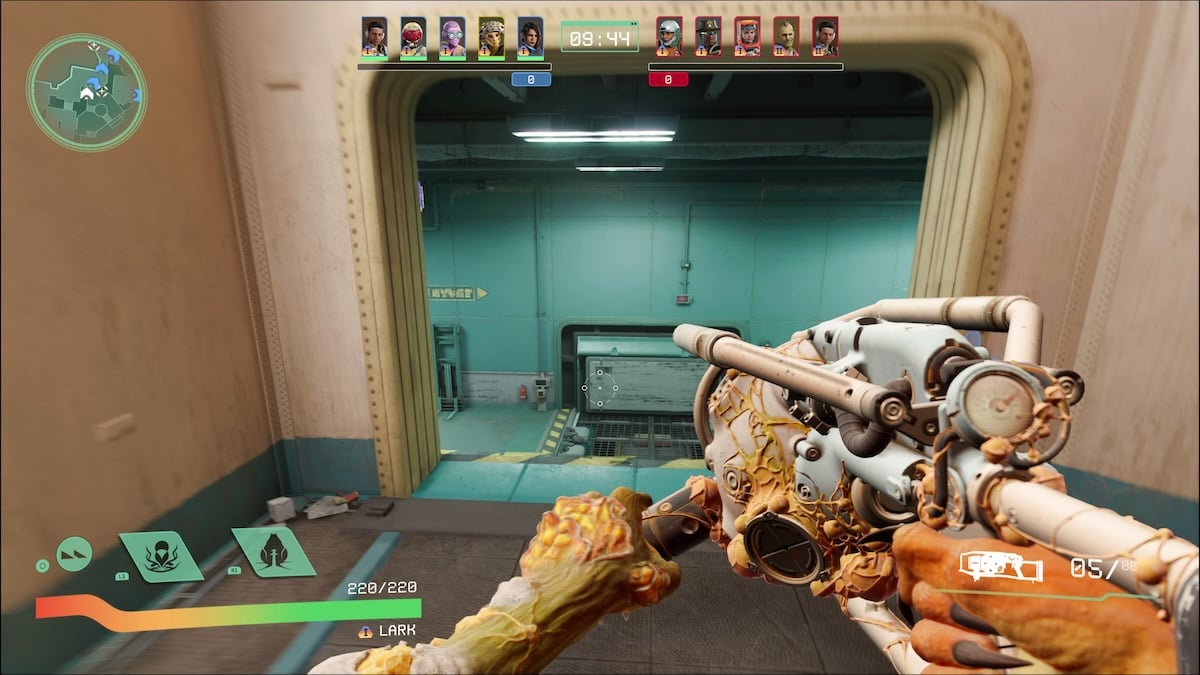Image resolution: width=1200 pixels, height=675 pixels.
Task: Open the circular minimap
Action: pos(86,93)
